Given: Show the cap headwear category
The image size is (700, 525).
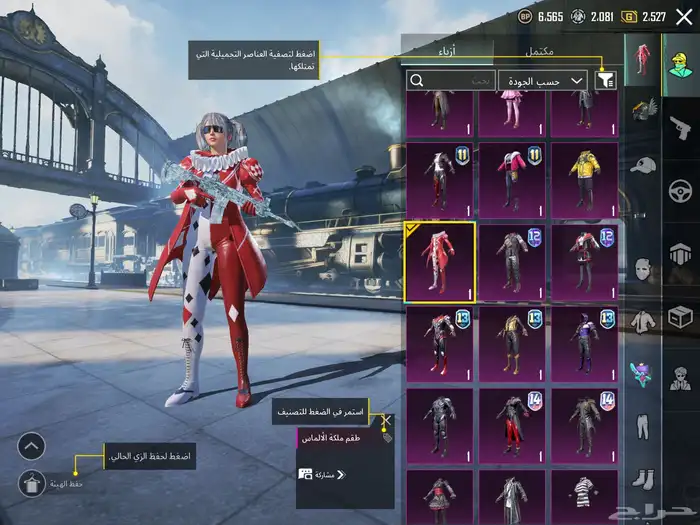Looking at the screenshot, I should click(x=643, y=165).
